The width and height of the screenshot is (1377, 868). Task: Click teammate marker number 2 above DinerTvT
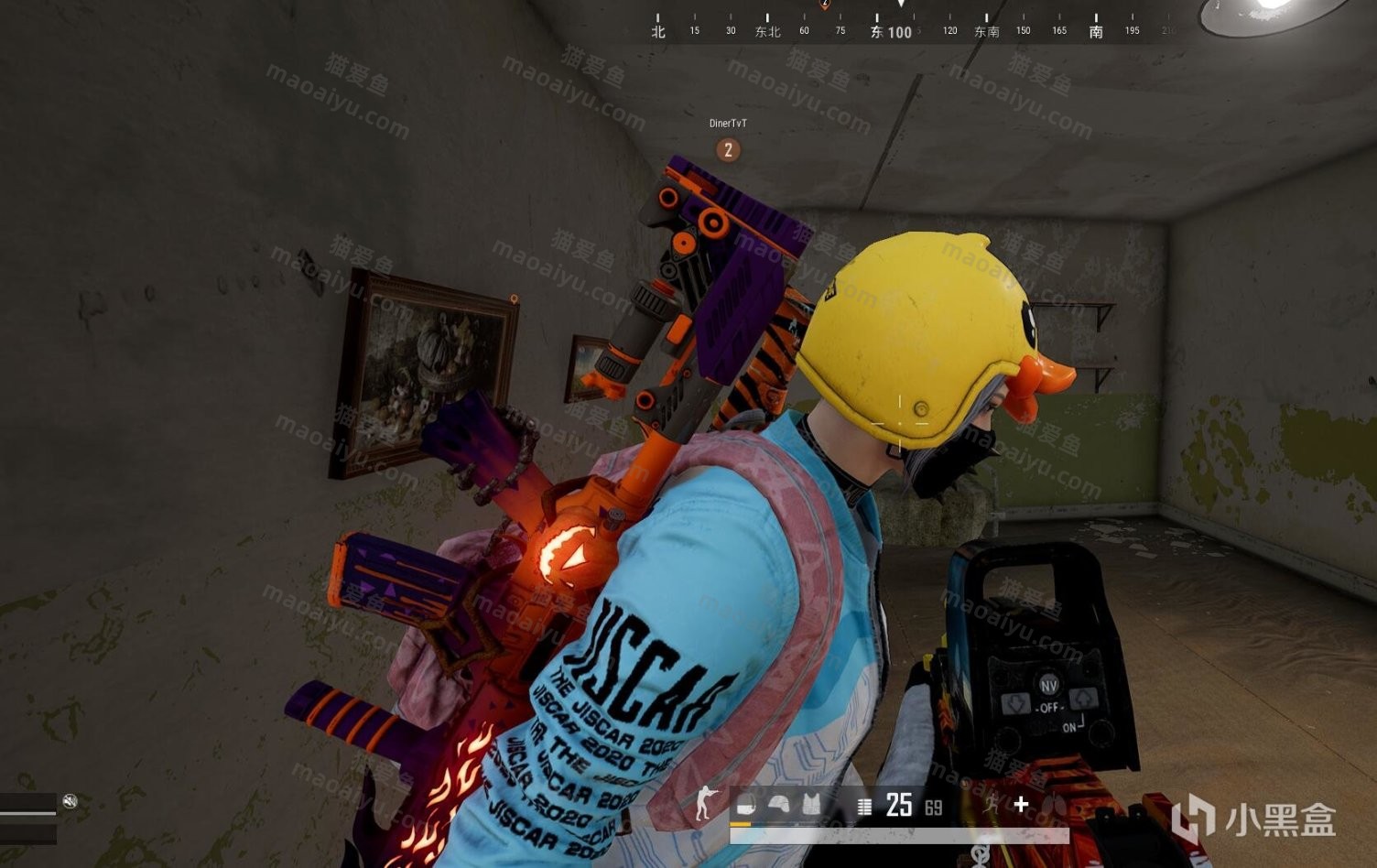pos(728,149)
